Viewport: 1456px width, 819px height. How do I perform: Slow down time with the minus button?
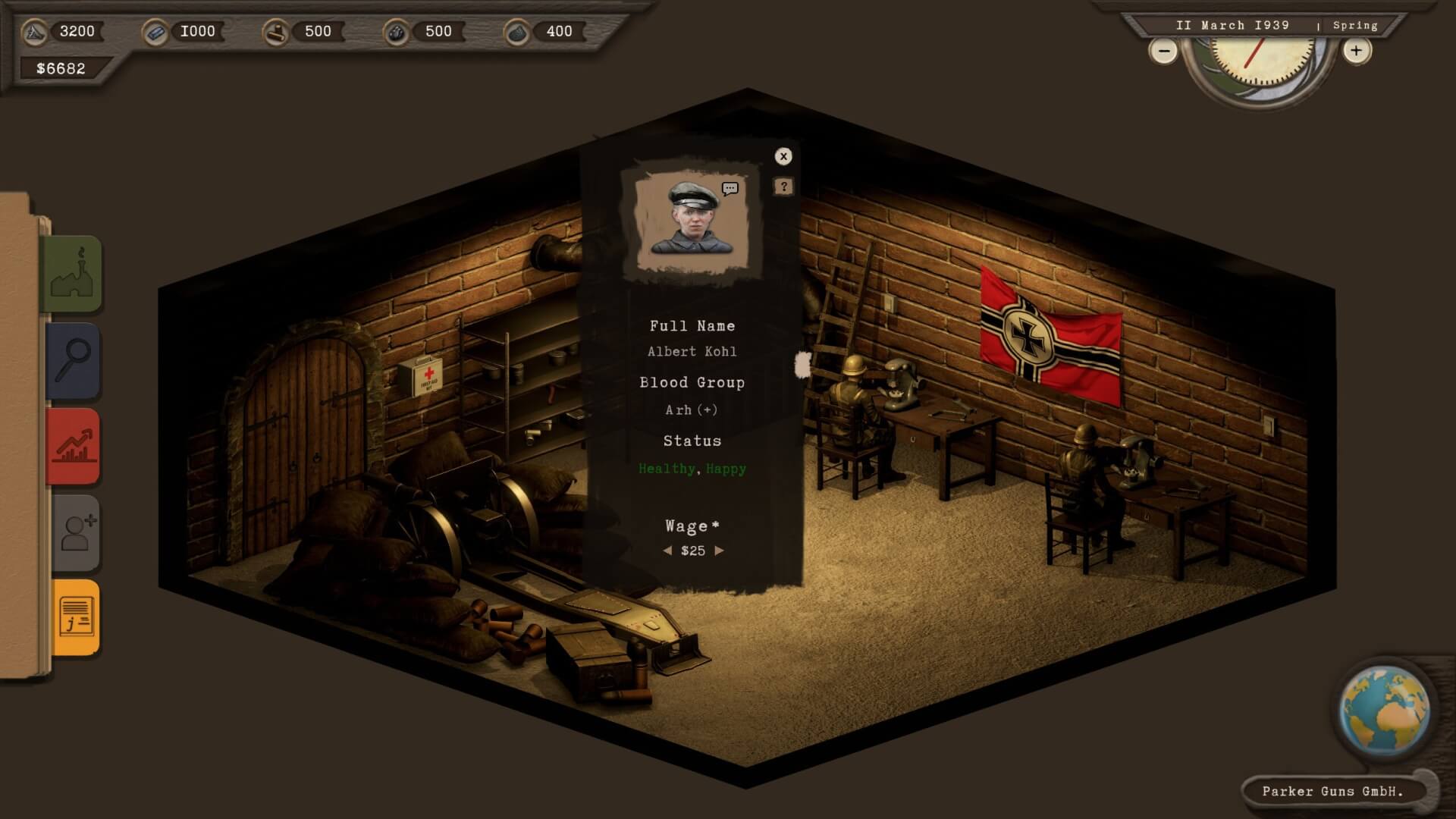(x=1163, y=52)
